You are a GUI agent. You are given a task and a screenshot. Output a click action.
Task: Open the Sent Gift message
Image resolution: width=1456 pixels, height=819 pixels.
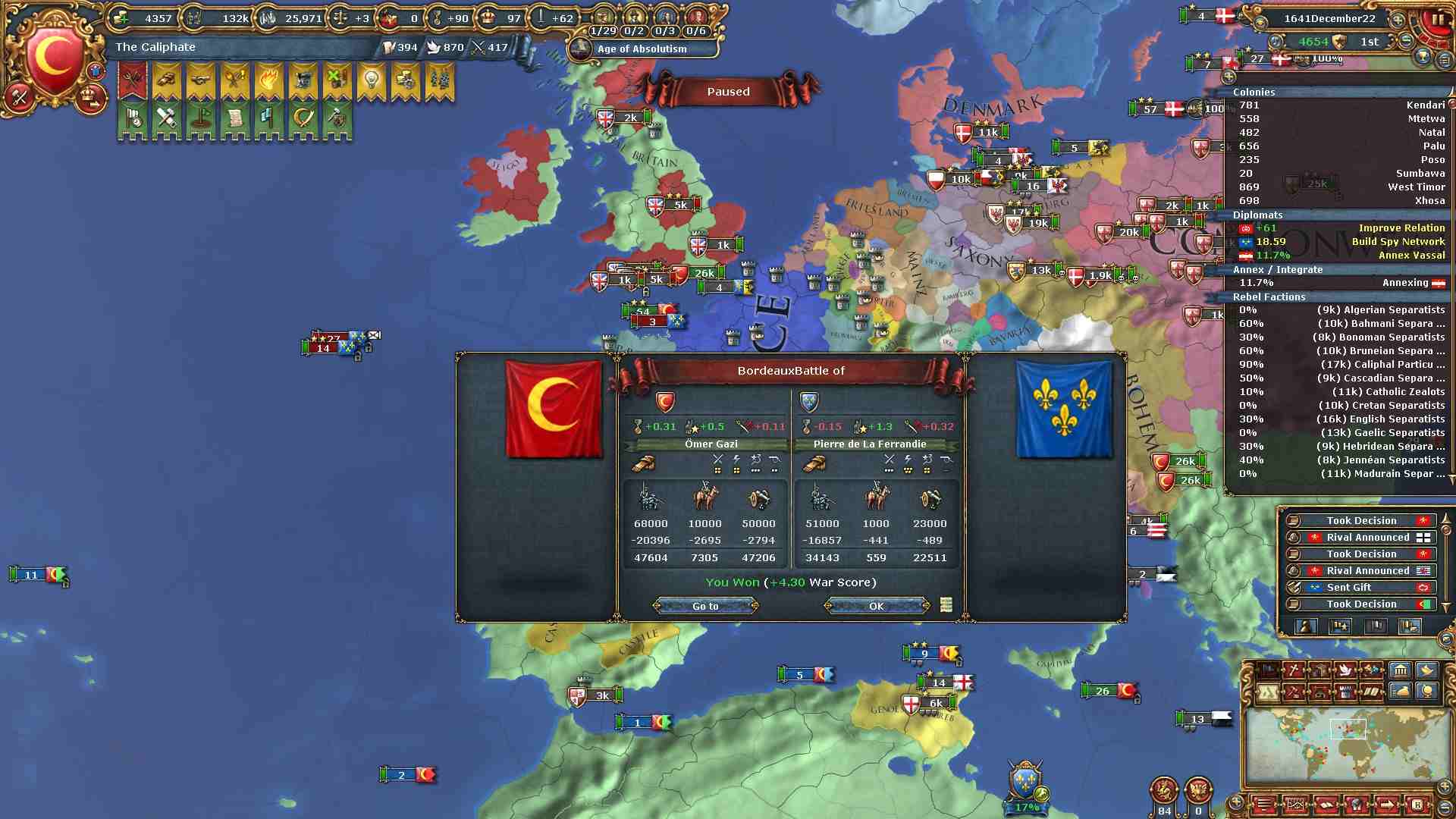[1357, 588]
